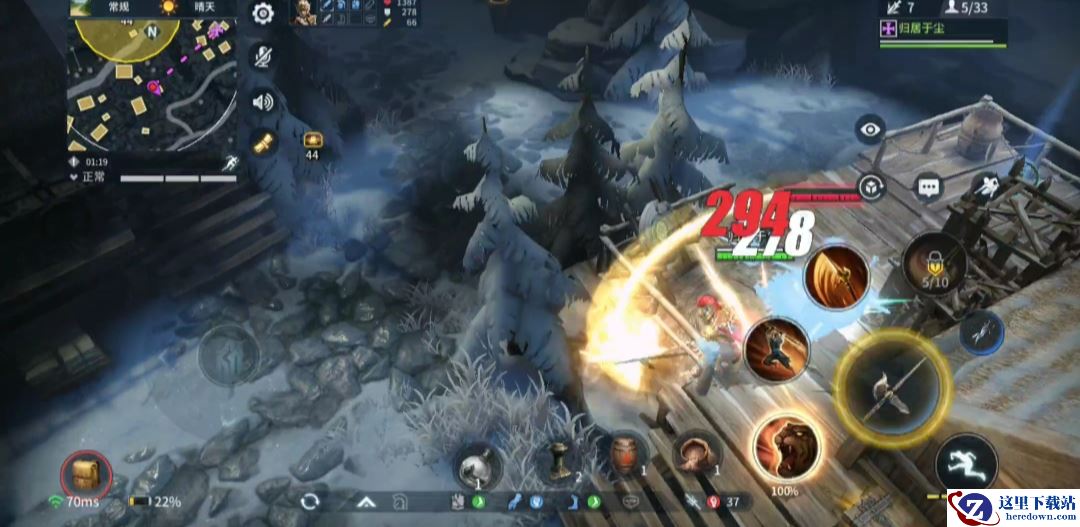Tap the locked 5/10 skill button

point(934,265)
